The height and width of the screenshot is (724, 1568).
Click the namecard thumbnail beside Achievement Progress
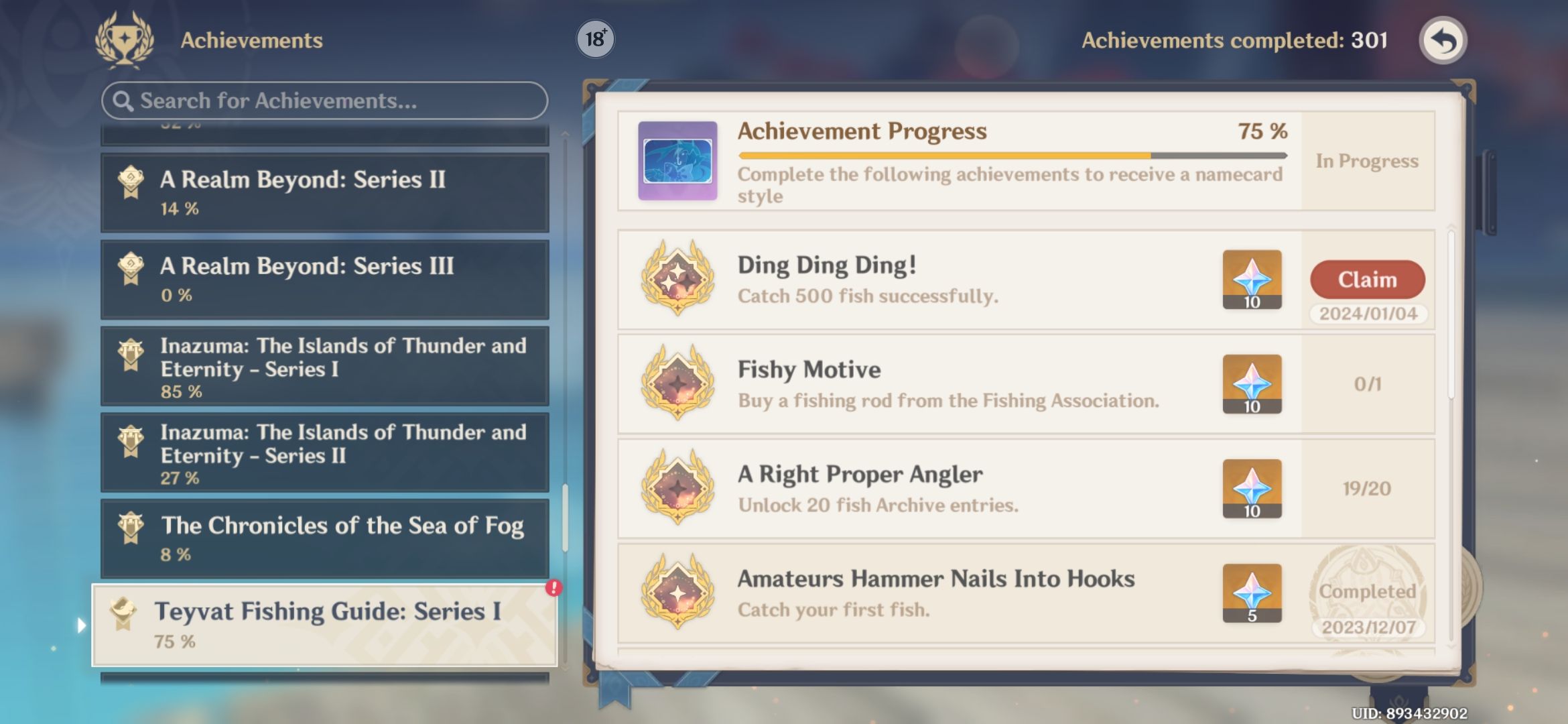pos(677,162)
